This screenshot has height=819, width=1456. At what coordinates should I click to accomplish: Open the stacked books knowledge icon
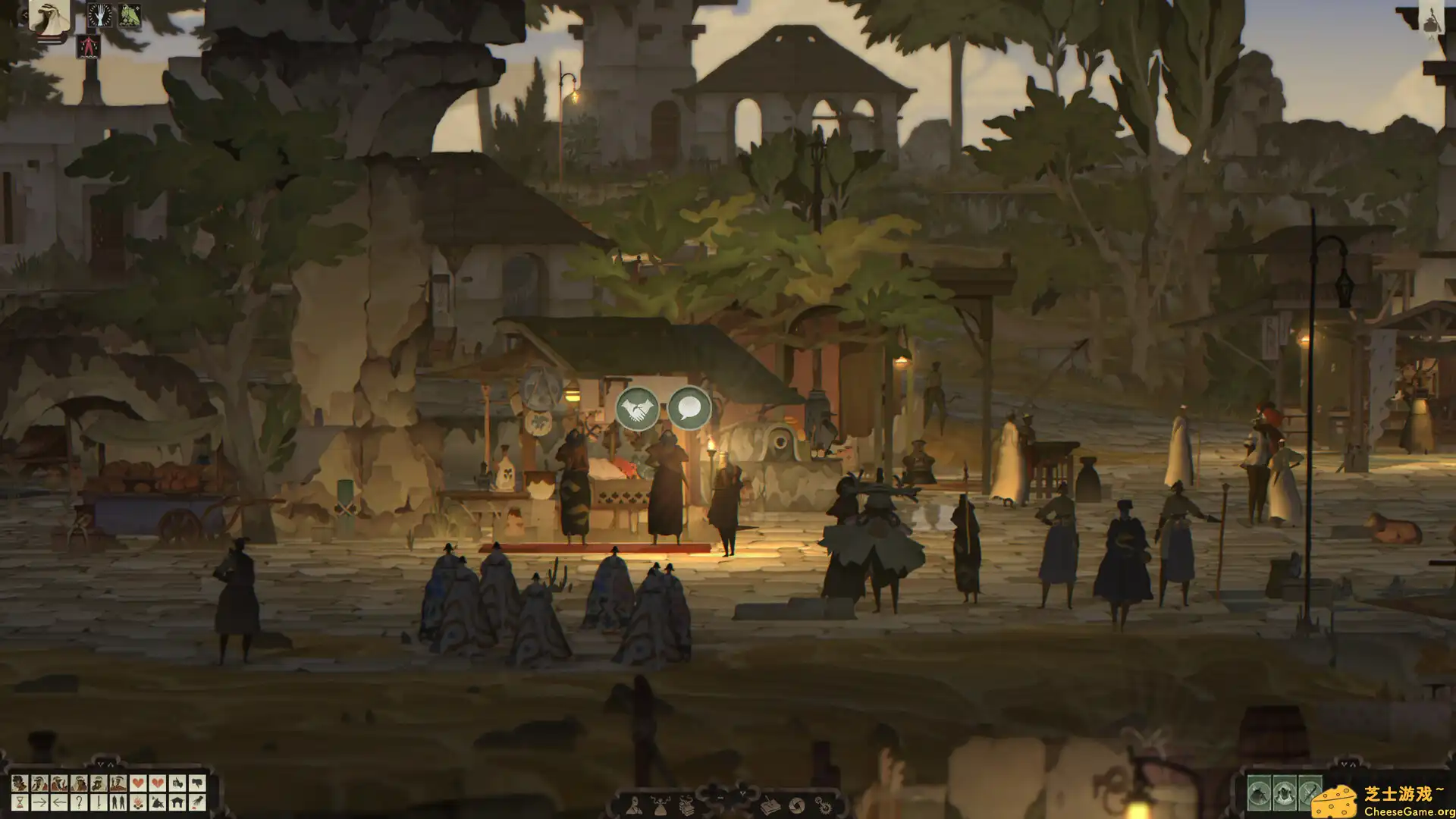[x=687, y=806]
